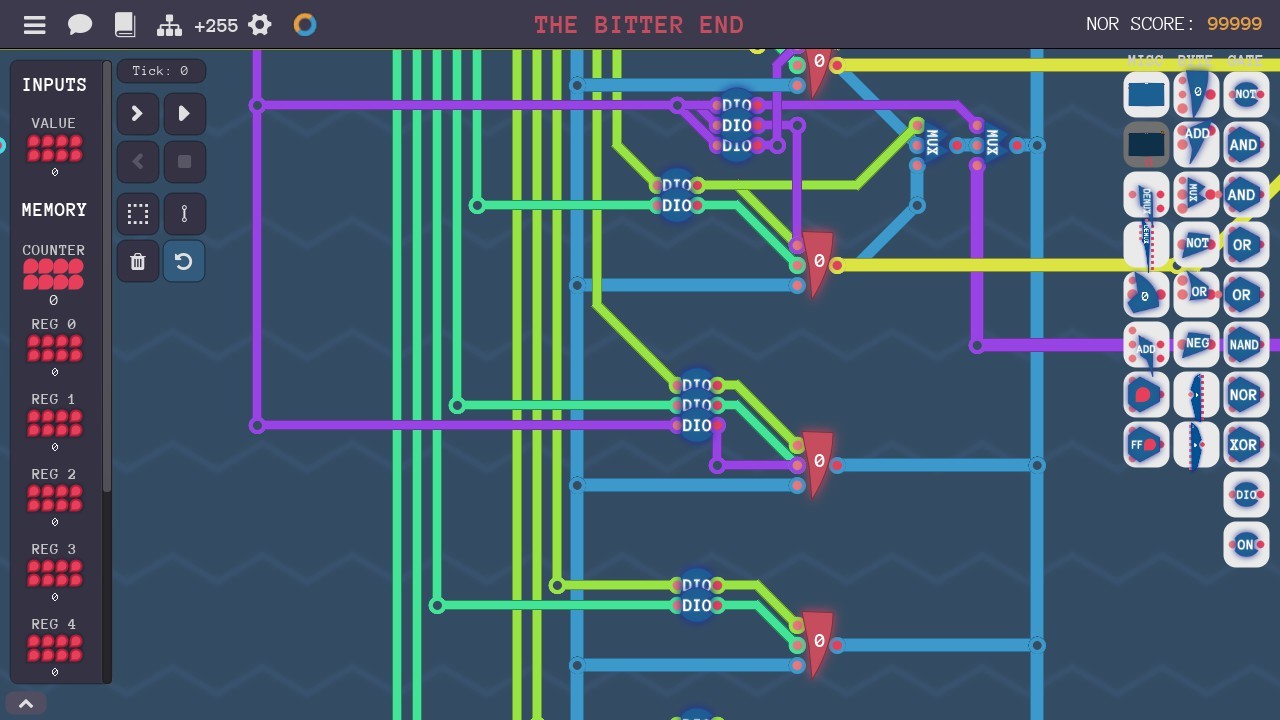Viewport: 1280px width, 720px height.
Task: Open the hamburger menu
Action: click(33, 25)
